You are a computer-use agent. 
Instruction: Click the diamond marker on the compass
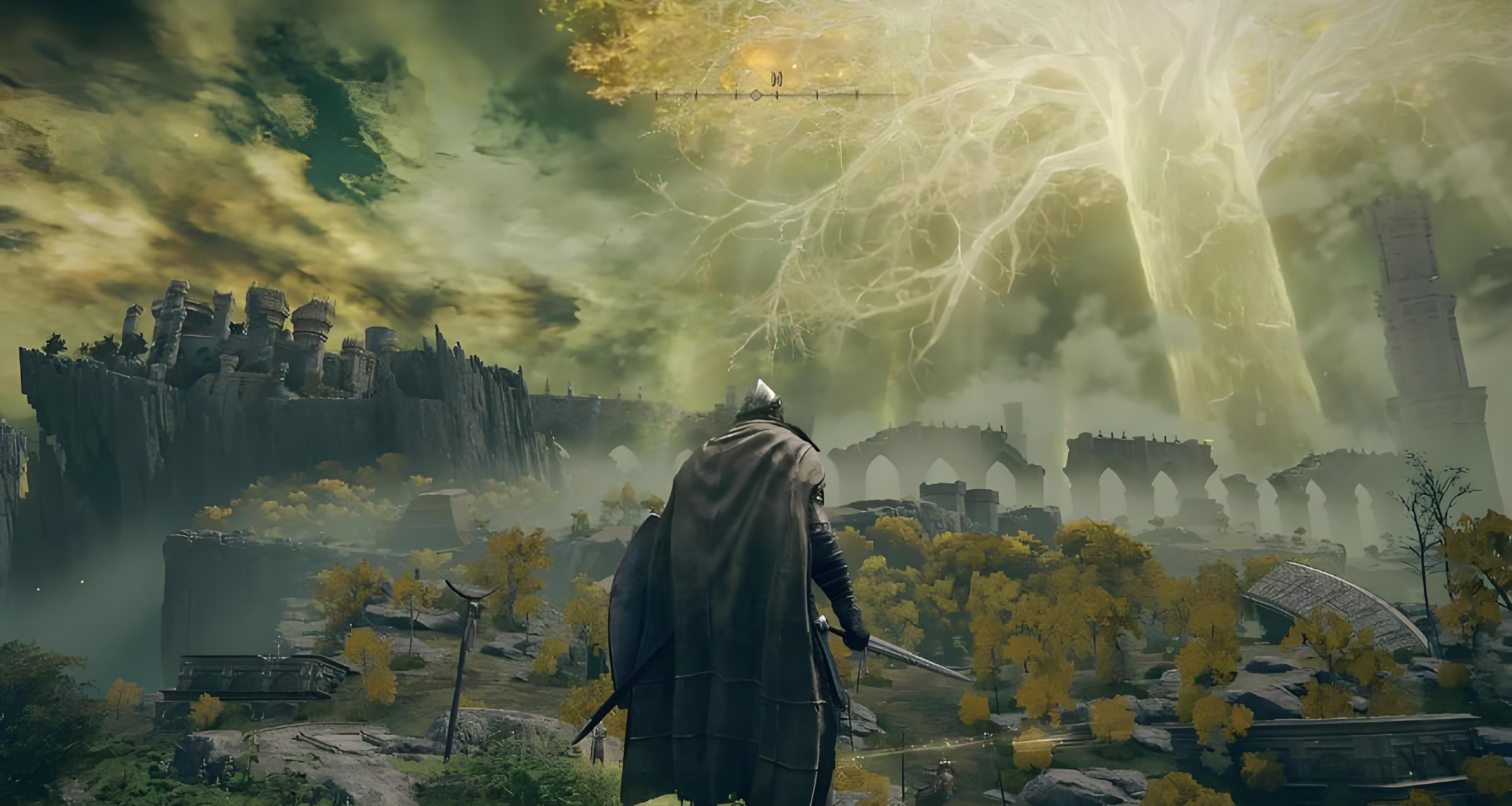pos(756,94)
